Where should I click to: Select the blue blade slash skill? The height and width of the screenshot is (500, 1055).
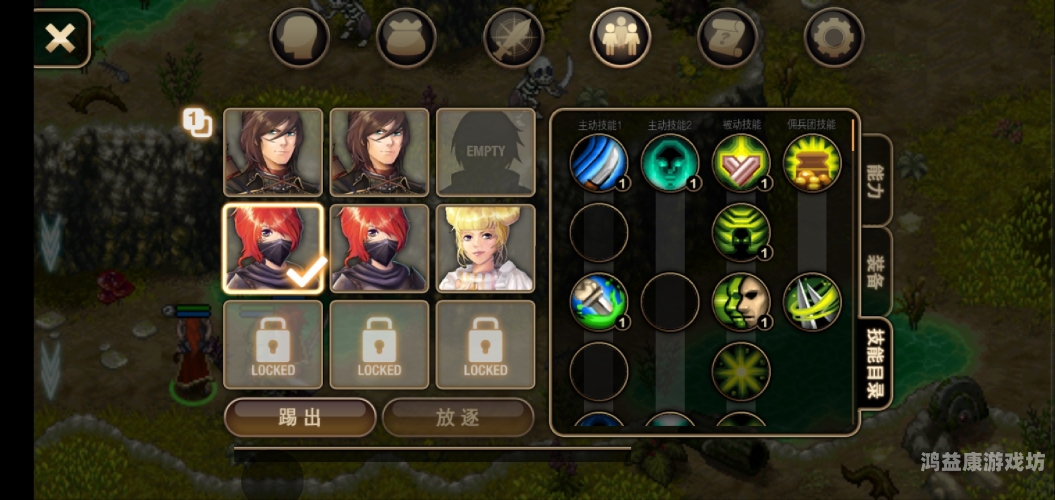coord(598,162)
